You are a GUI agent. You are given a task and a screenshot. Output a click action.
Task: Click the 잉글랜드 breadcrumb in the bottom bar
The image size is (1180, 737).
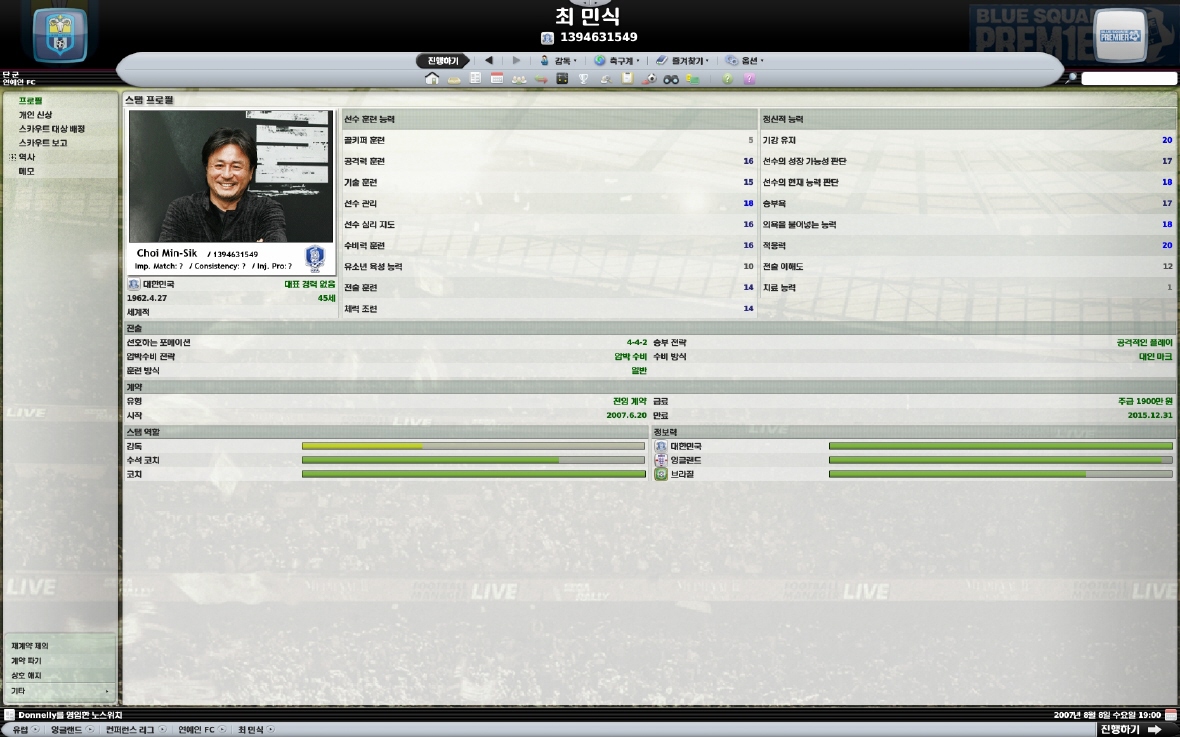click(x=67, y=730)
